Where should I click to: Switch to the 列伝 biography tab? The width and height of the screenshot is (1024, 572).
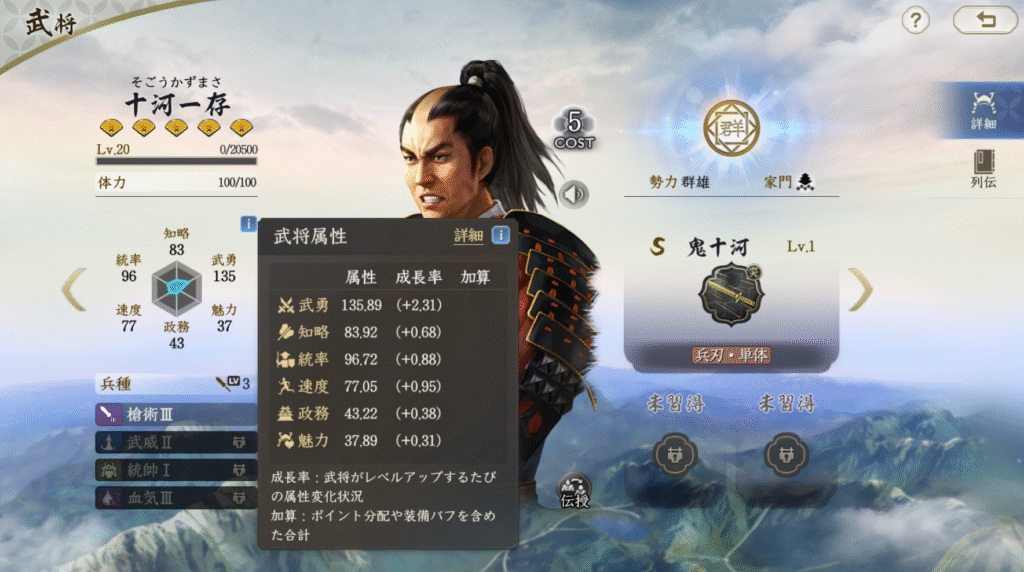pos(983,168)
